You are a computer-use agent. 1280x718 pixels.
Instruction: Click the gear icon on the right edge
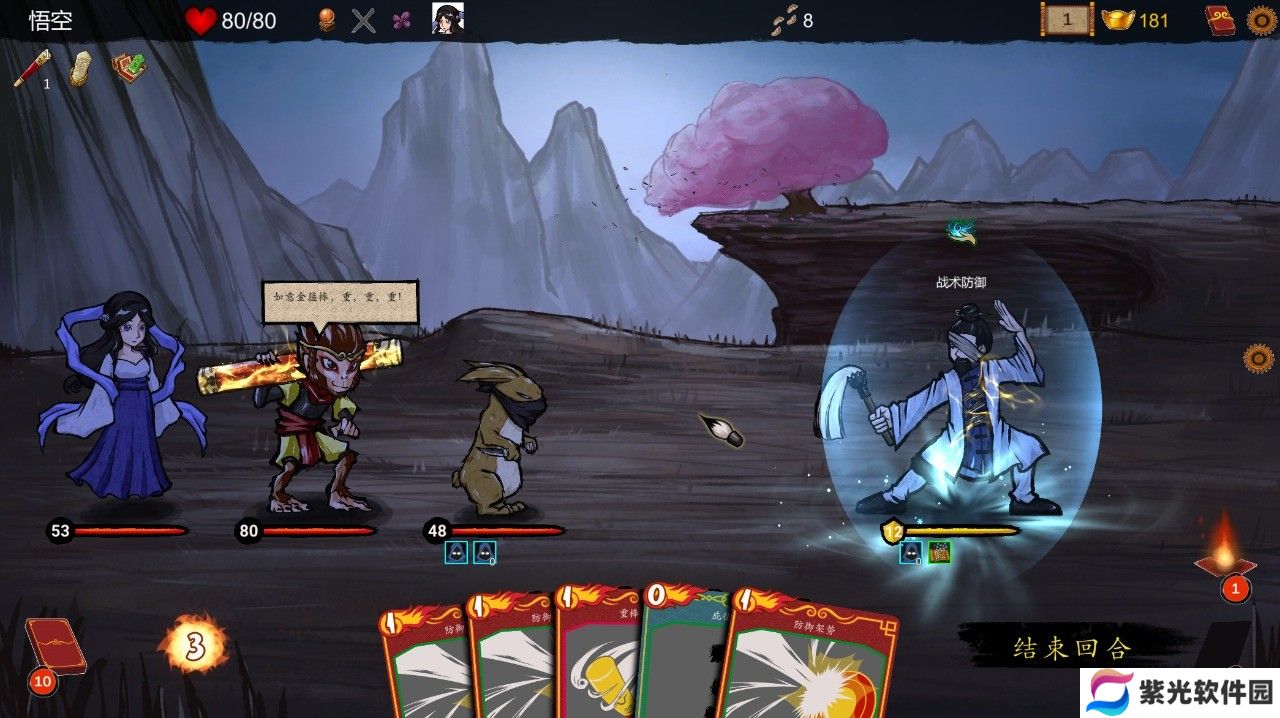[x=1258, y=357]
